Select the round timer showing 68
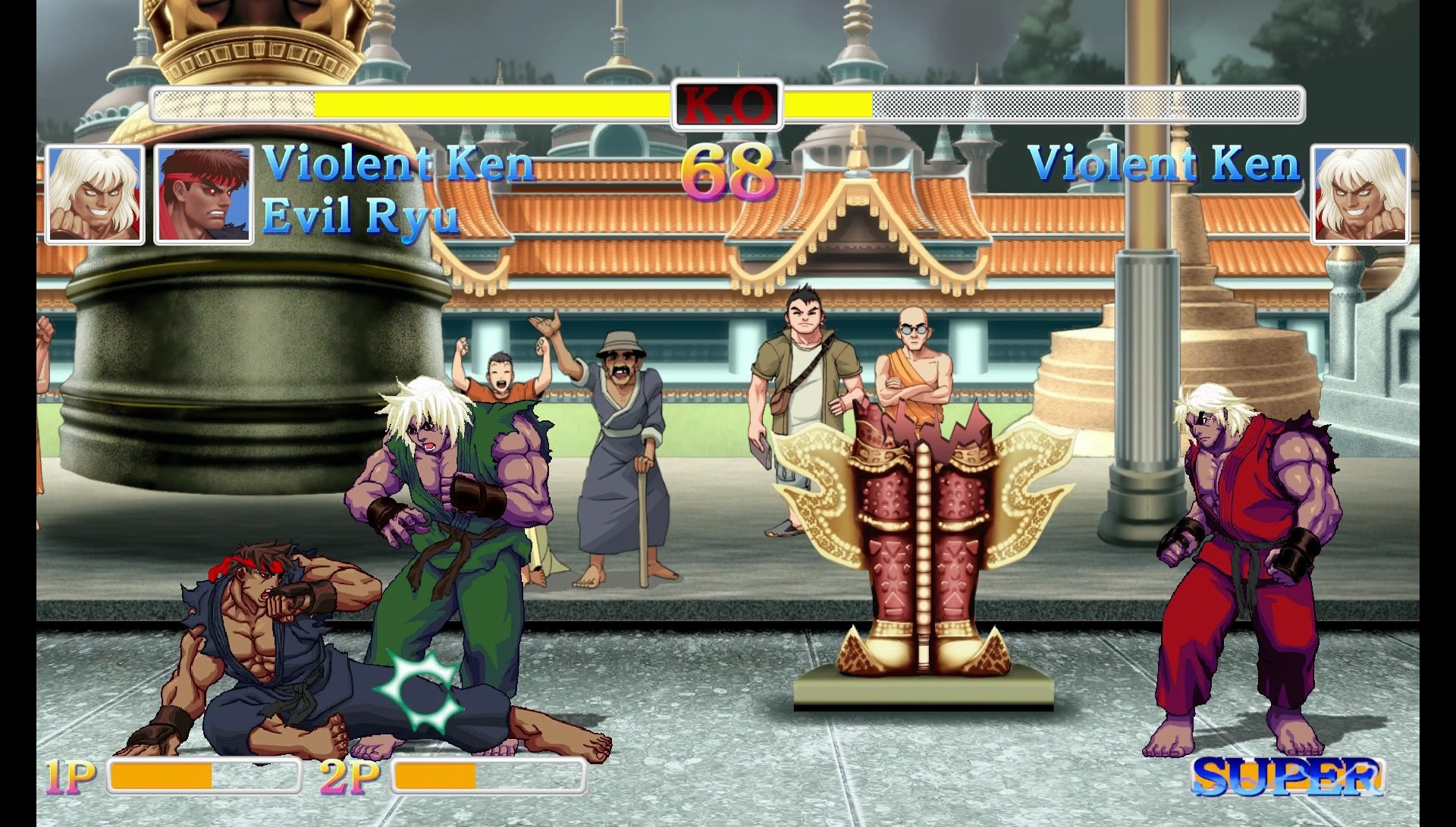Screen dimensions: 1456x827 click(730, 173)
